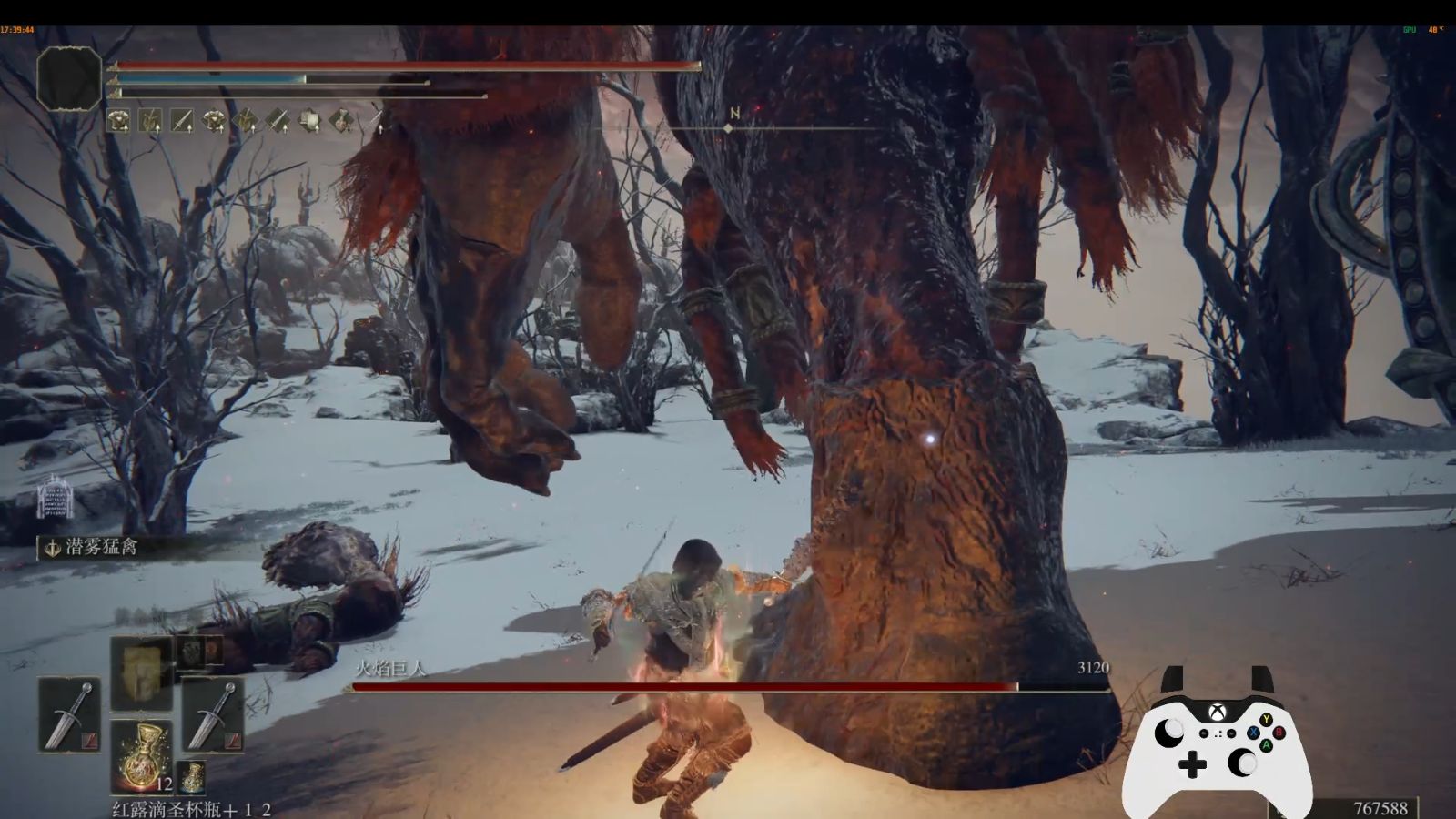This screenshot has height=819, width=1456.
Task: Pick the small next-item flask icon
Action: point(191,777)
